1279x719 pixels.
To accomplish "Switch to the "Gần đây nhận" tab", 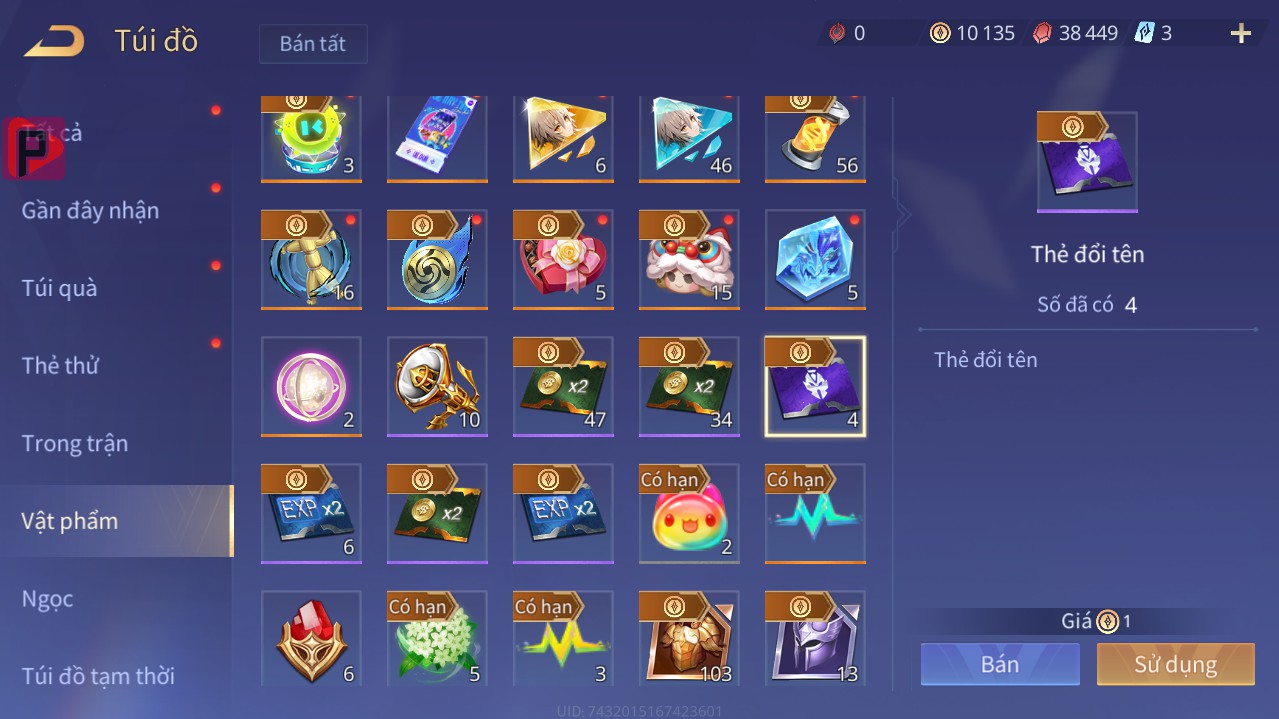I will coord(91,211).
